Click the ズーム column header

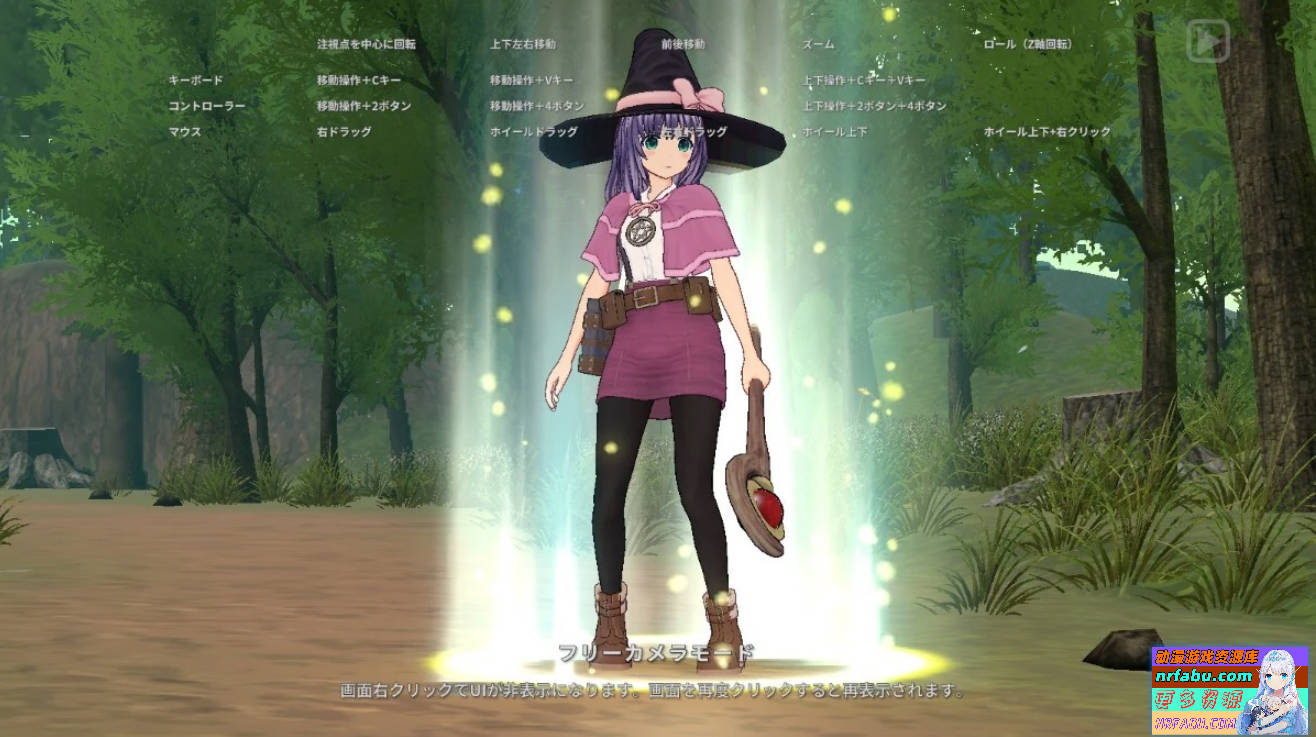[x=818, y=43]
